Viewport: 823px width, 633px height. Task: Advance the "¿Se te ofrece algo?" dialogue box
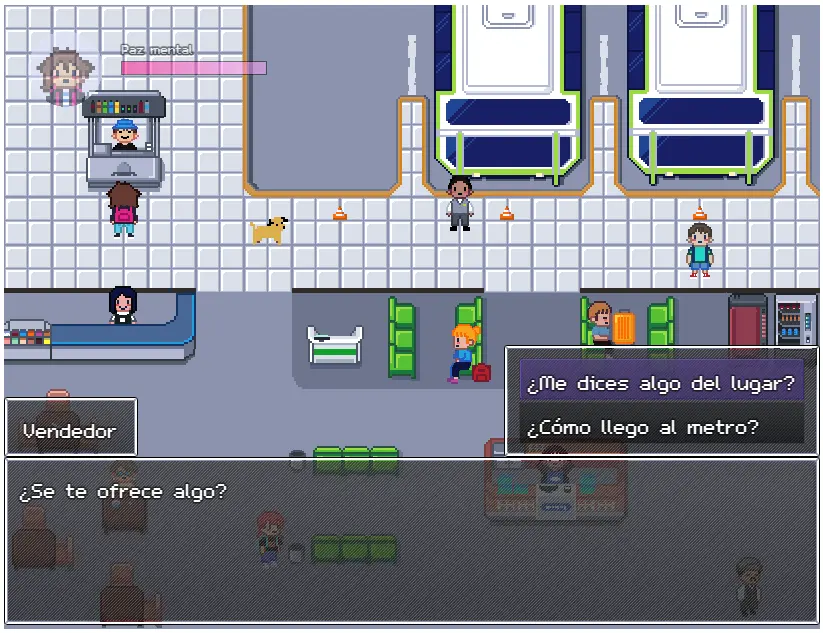411,540
